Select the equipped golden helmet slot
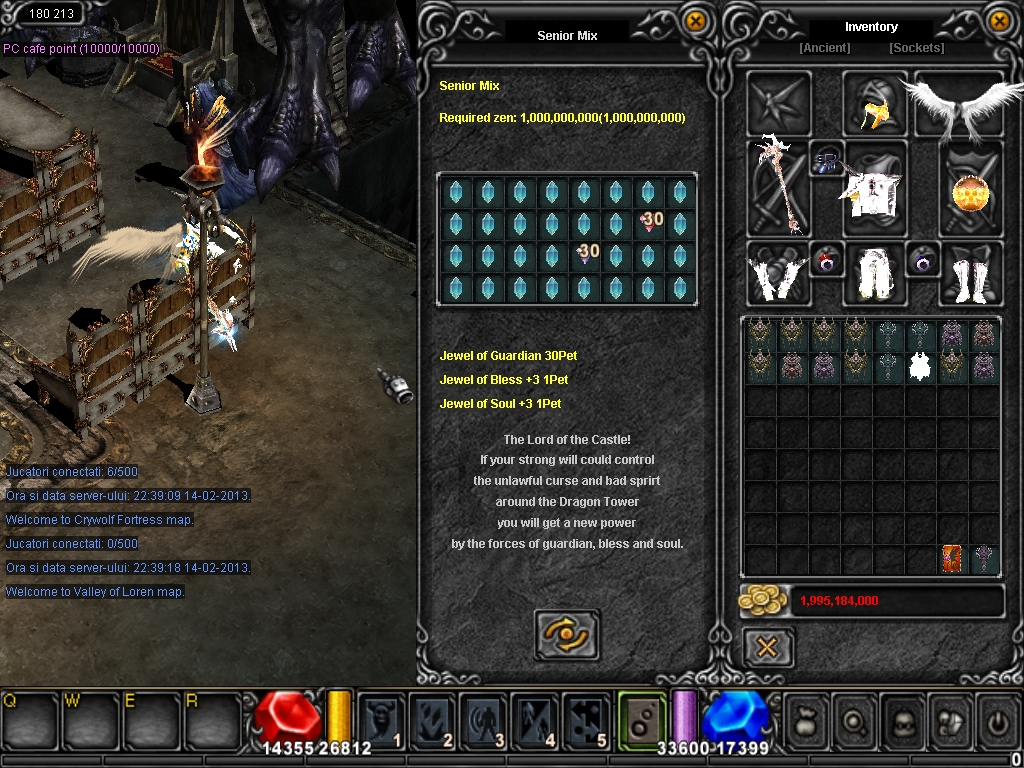 pyautogui.click(x=874, y=105)
